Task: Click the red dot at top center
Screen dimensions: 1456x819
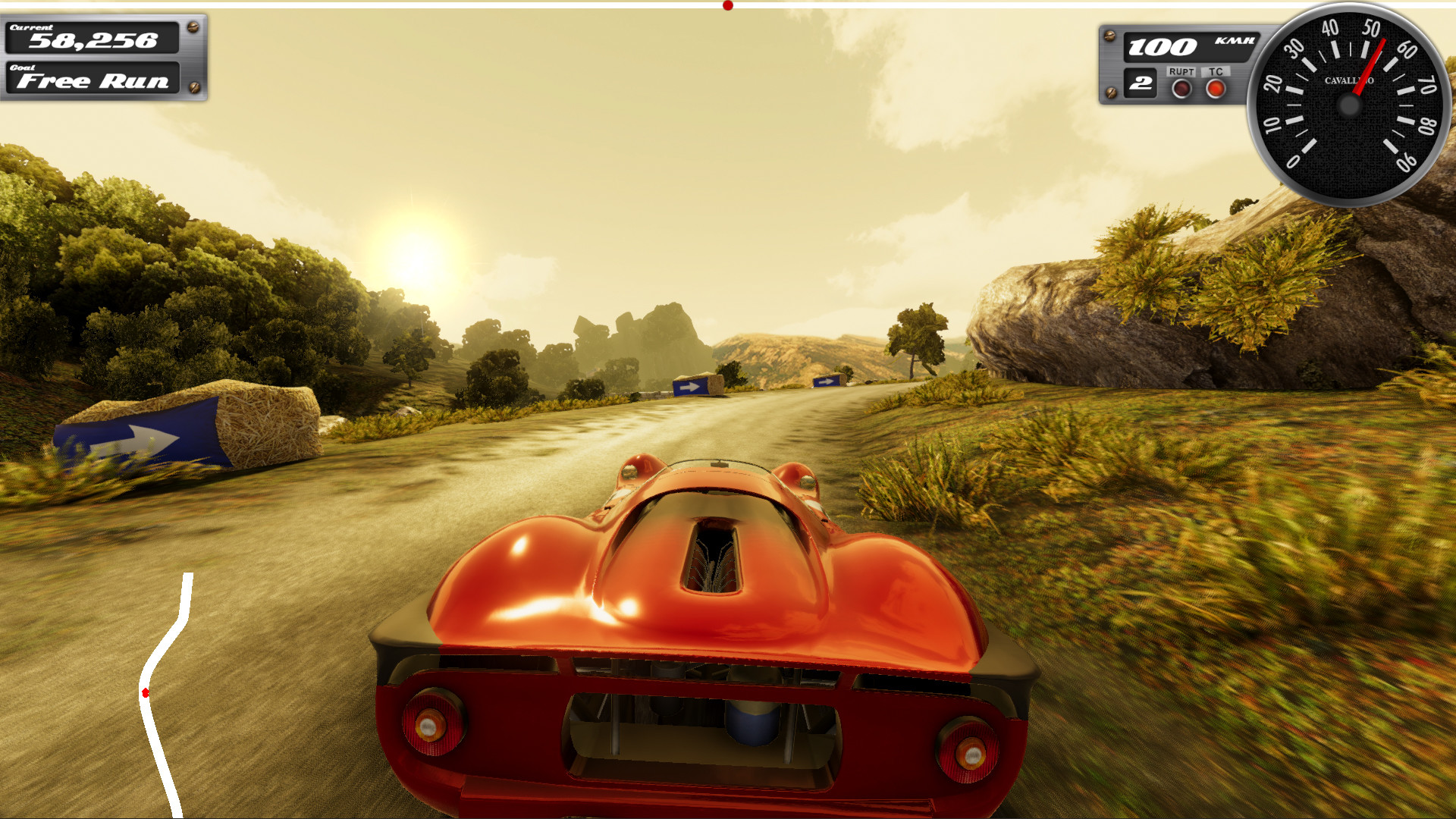Action: [x=727, y=5]
